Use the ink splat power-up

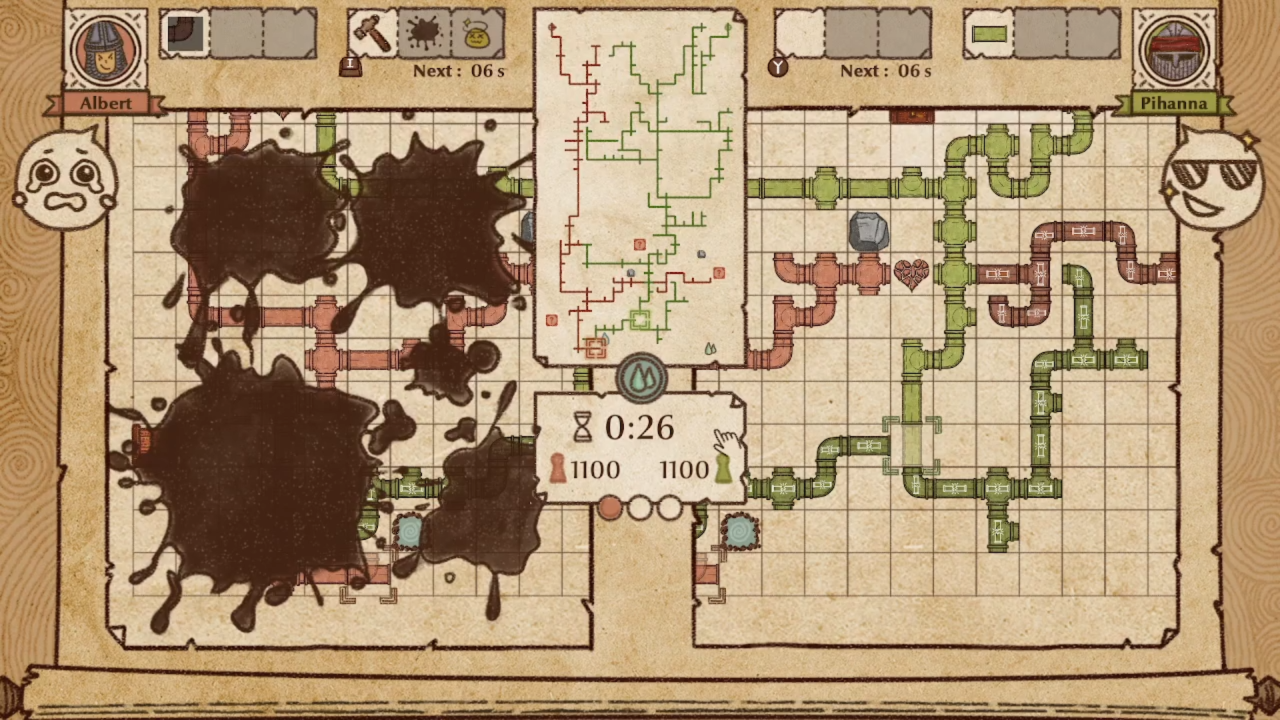tap(425, 35)
